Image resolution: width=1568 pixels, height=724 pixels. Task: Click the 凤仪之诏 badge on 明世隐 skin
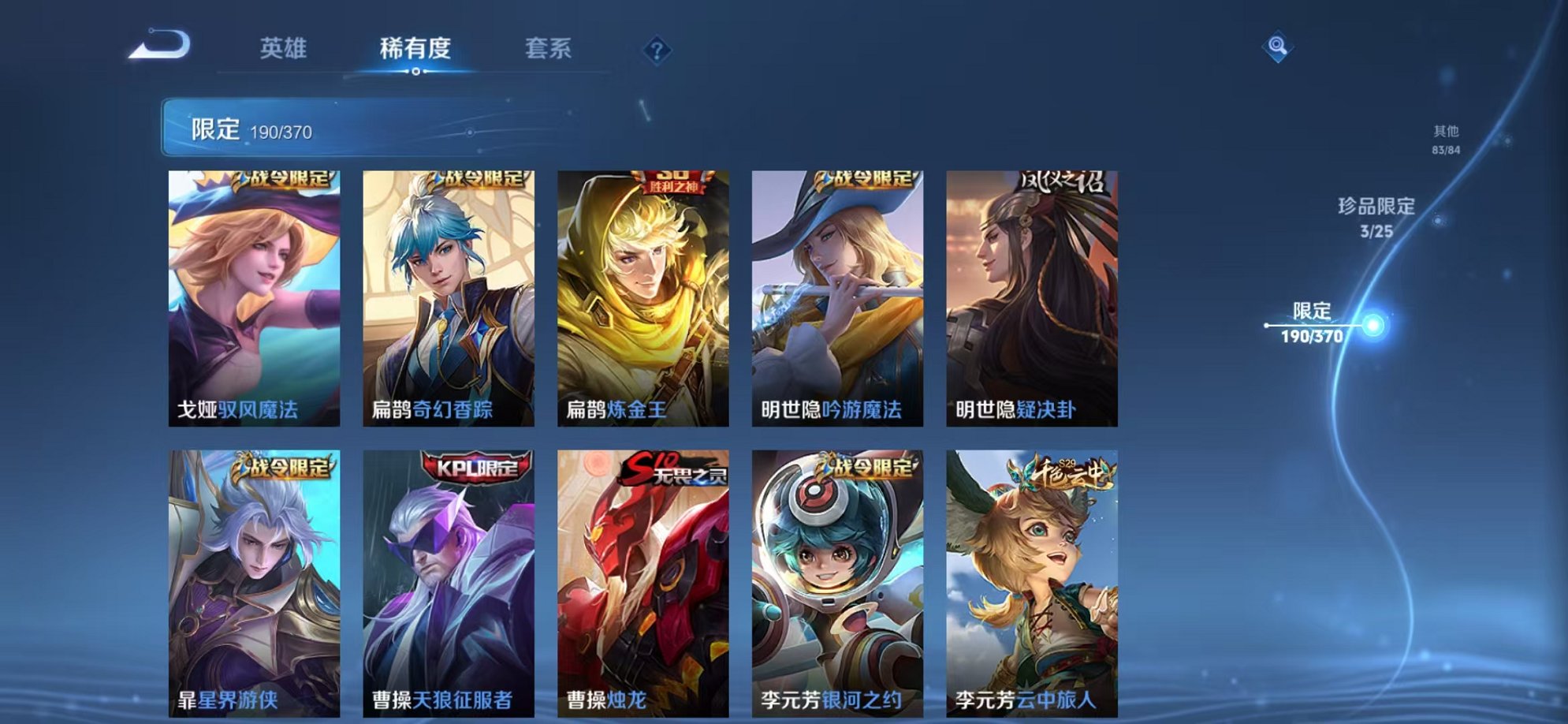(x=1060, y=181)
